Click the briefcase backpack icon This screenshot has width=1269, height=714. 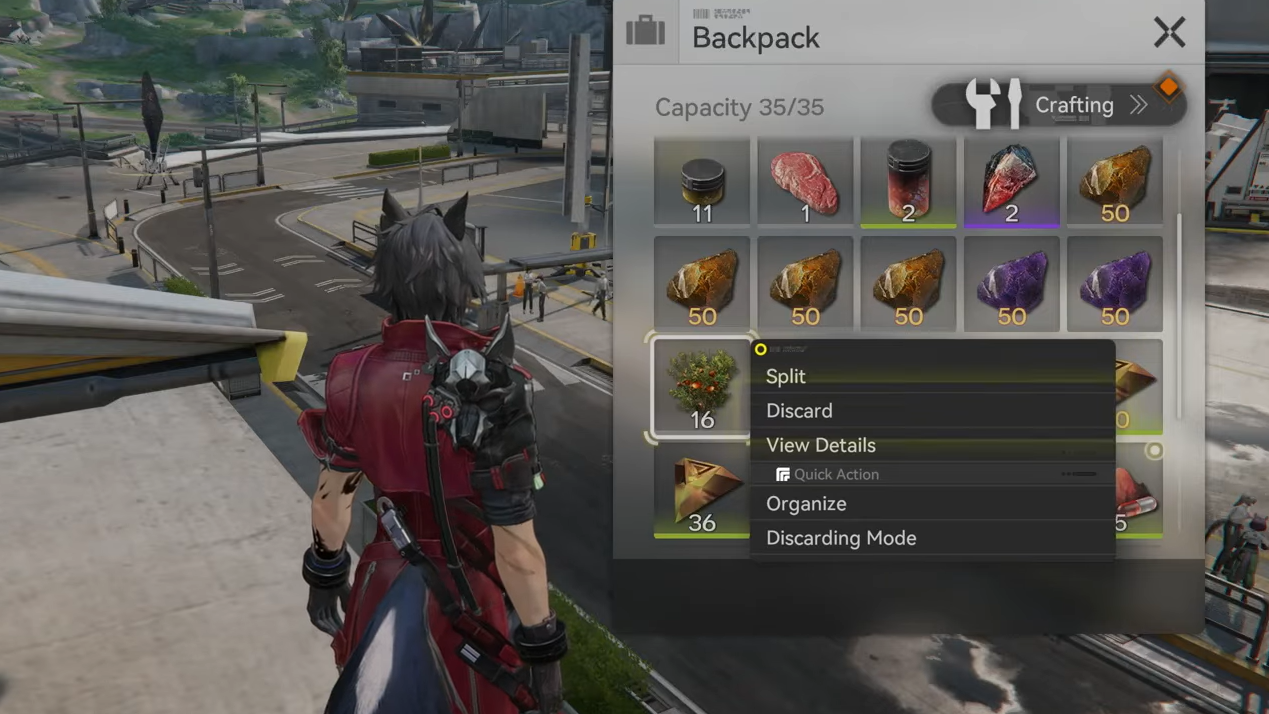(x=646, y=32)
